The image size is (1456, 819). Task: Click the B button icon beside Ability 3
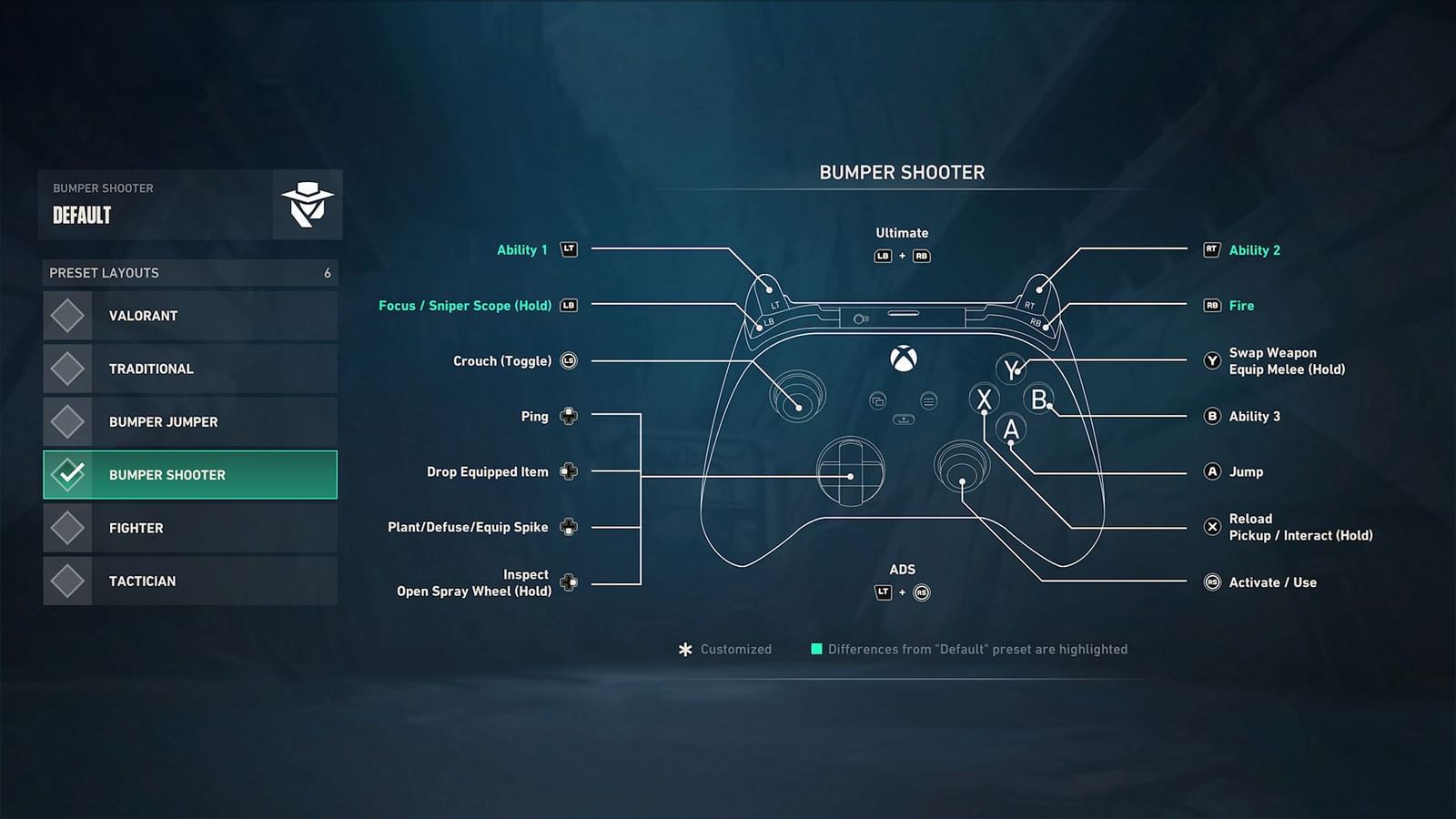pyautogui.click(x=1212, y=417)
